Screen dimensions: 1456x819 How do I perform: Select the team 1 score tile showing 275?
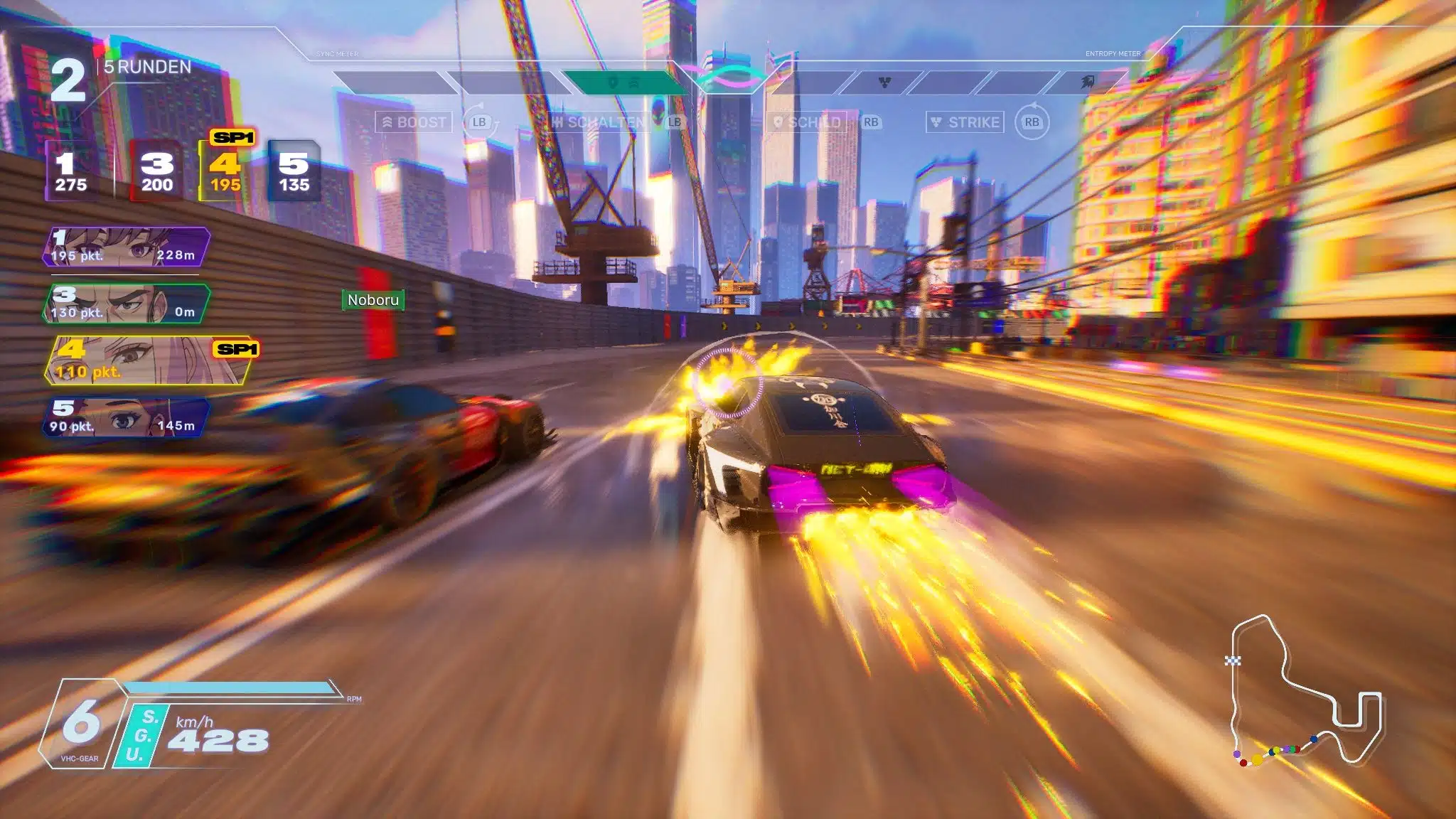71,171
